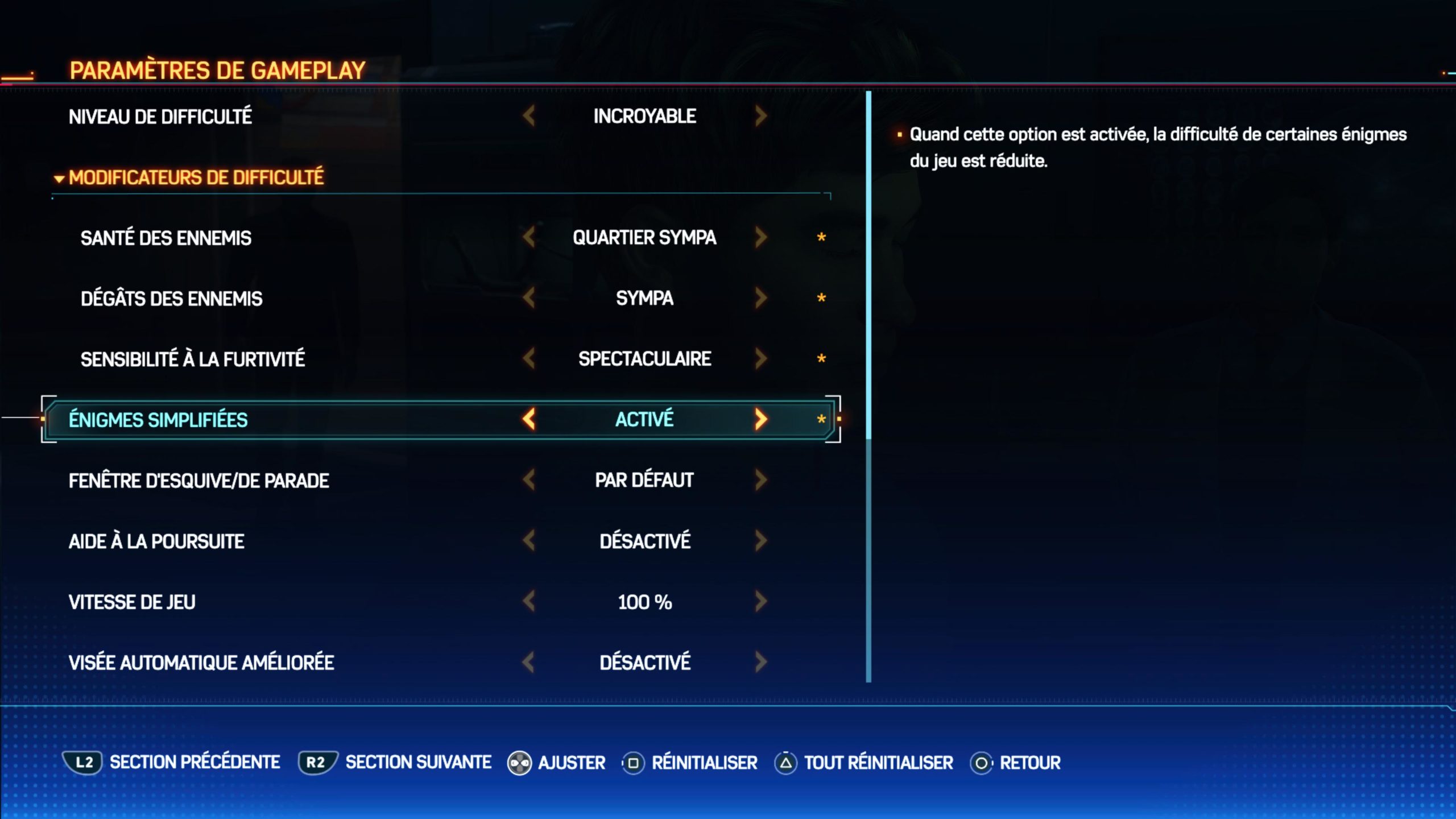Image resolution: width=1456 pixels, height=819 pixels.
Task: Toggle Énigmes simplifiées with right arrow
Action: pos(761,419)
